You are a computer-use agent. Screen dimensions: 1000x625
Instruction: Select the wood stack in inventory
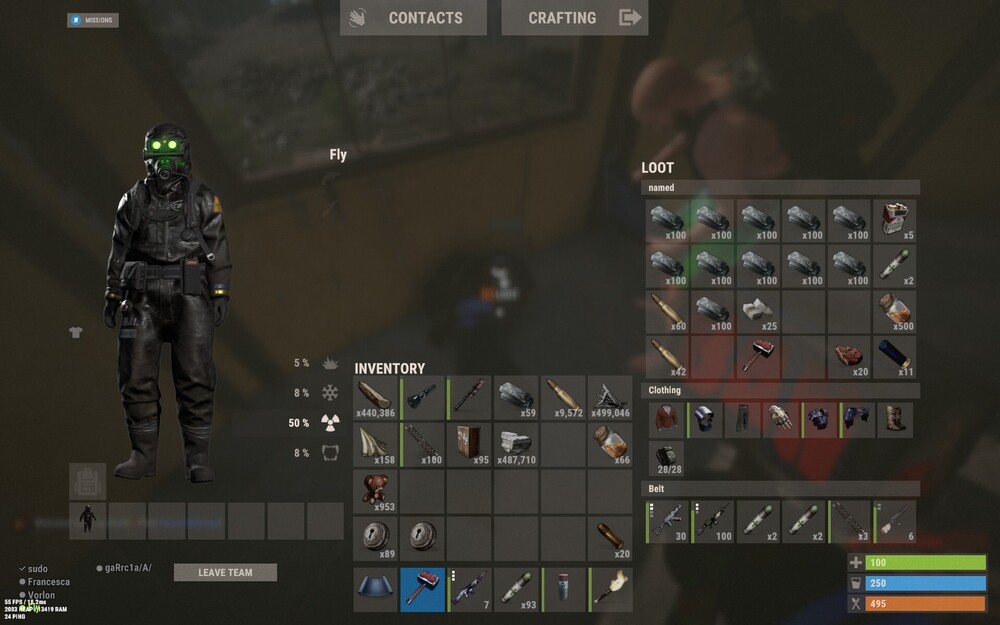(x=375, y=398)
